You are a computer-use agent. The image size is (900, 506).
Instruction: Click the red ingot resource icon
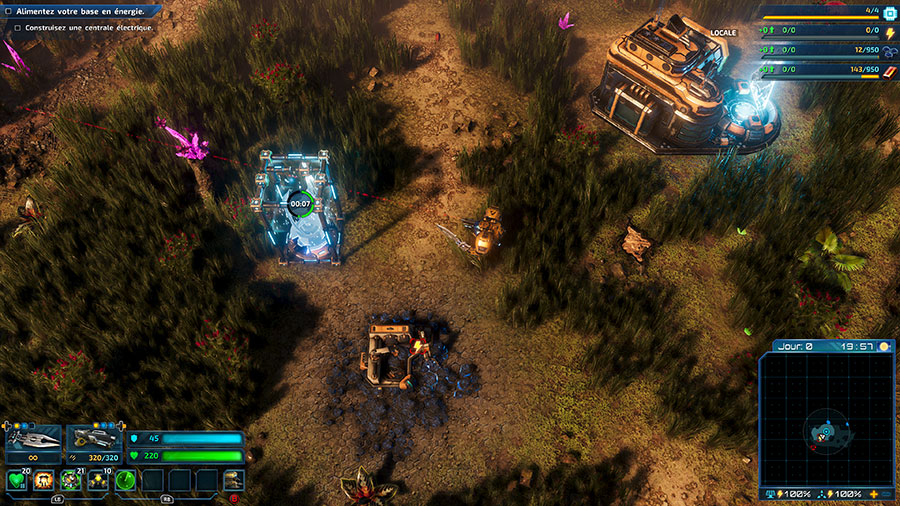[889, 70]
